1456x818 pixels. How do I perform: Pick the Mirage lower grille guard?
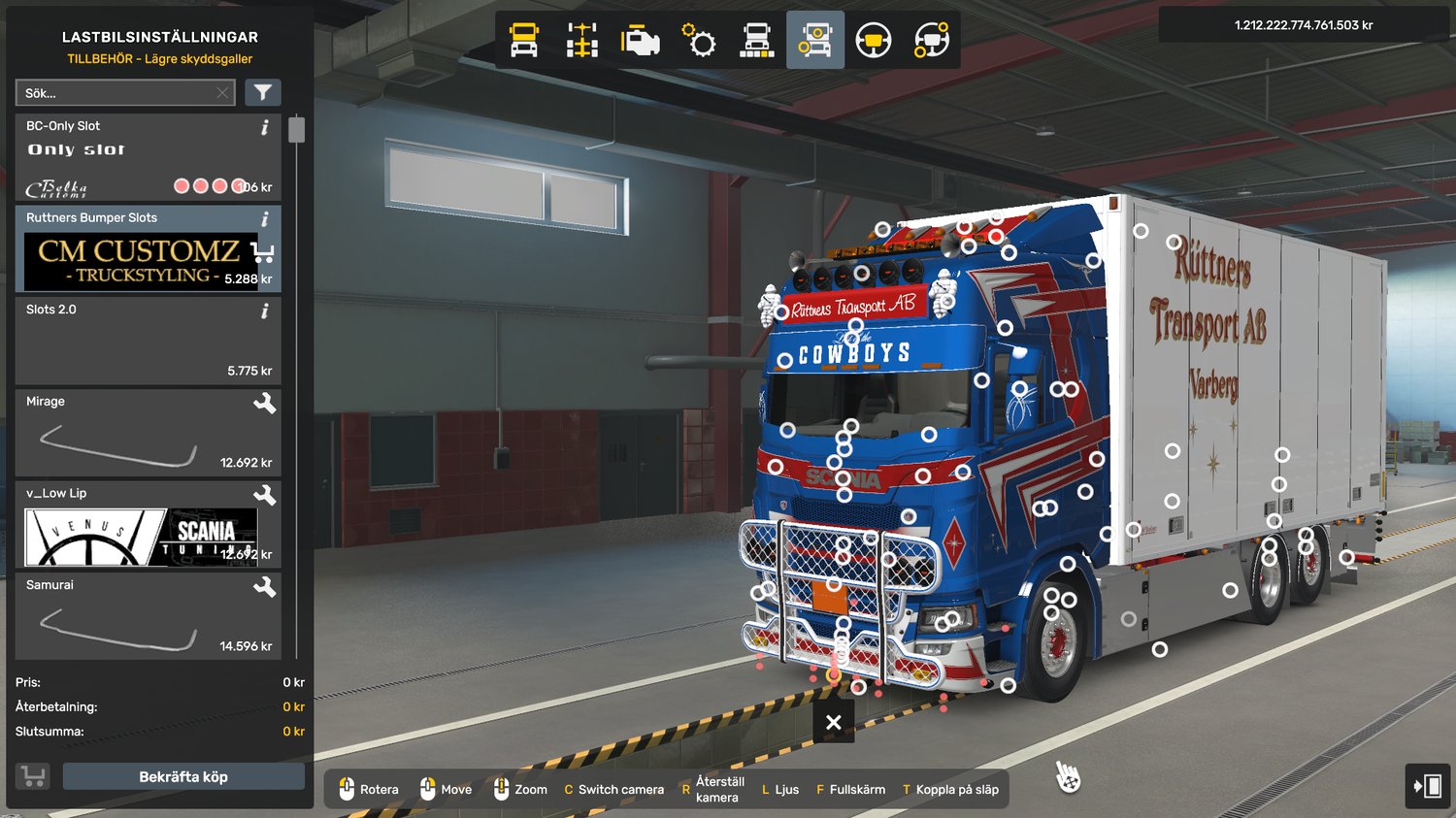[x=148, y=433]
